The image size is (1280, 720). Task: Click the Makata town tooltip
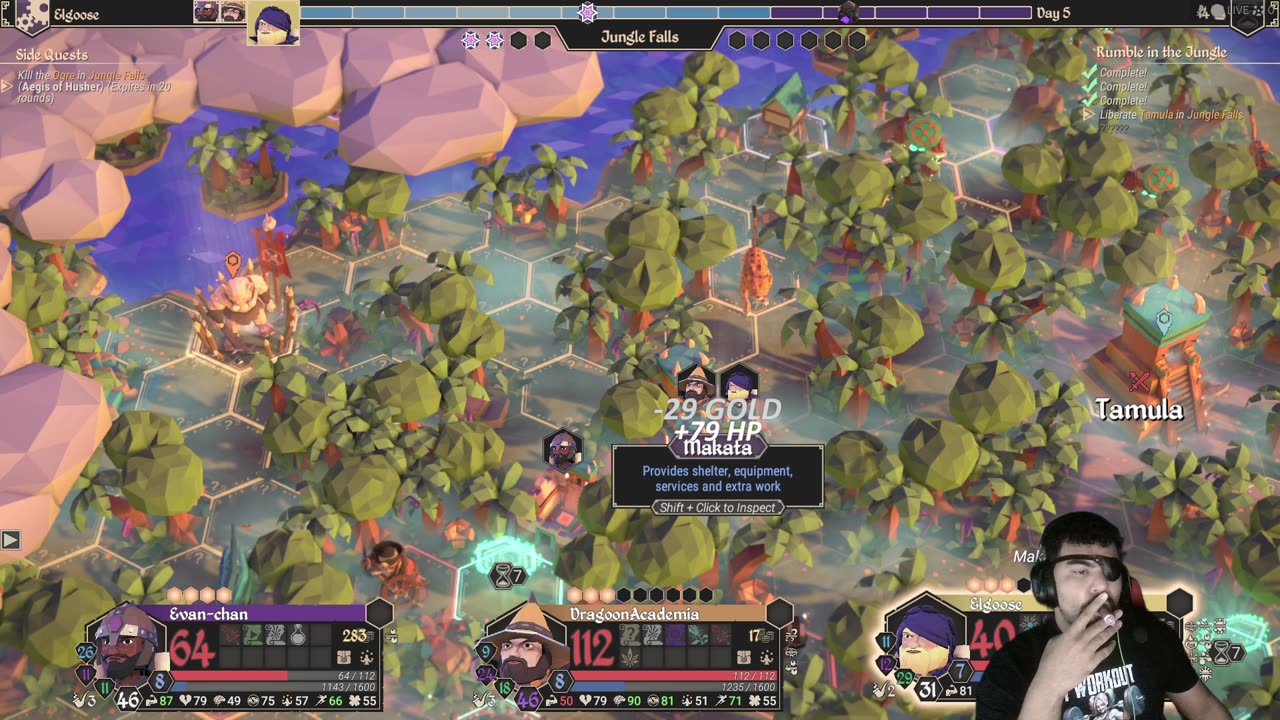tap(717, 478)
